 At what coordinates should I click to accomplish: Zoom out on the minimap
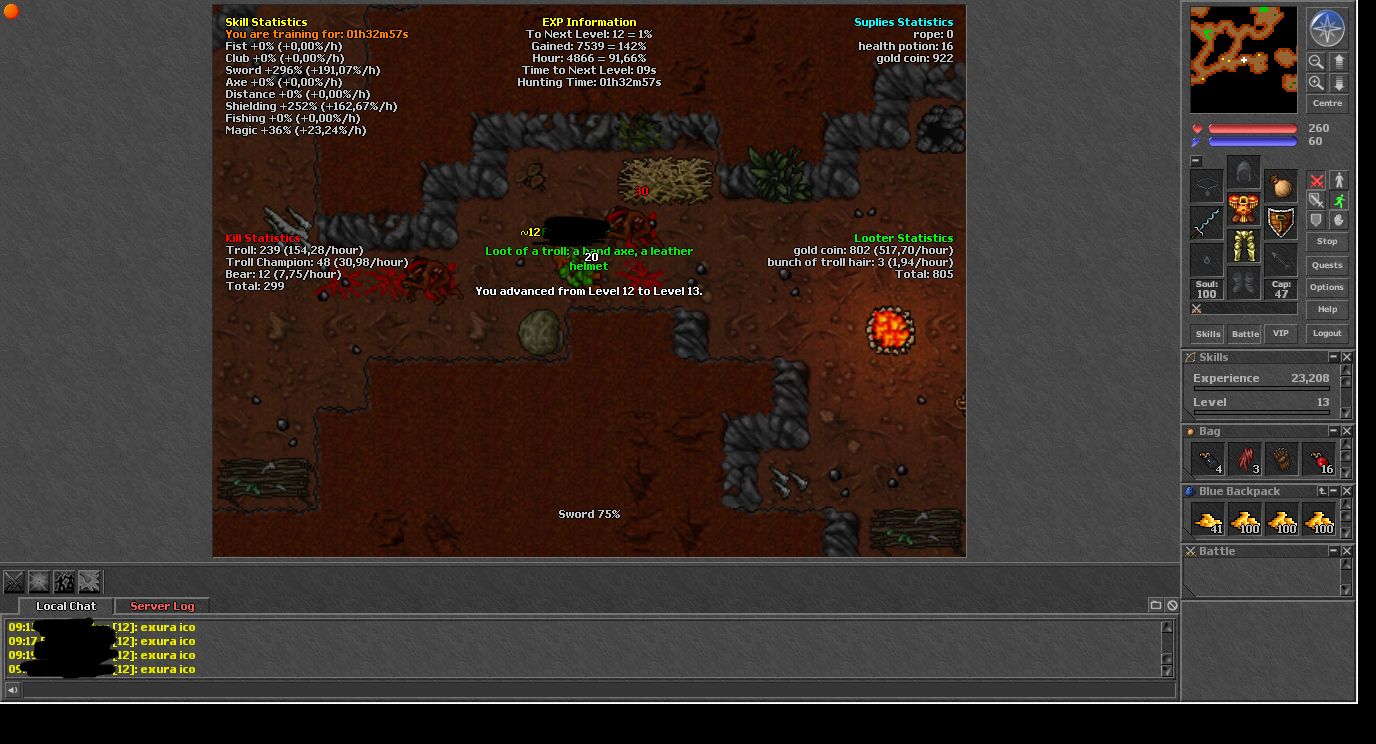click(x=1316, y=62)
